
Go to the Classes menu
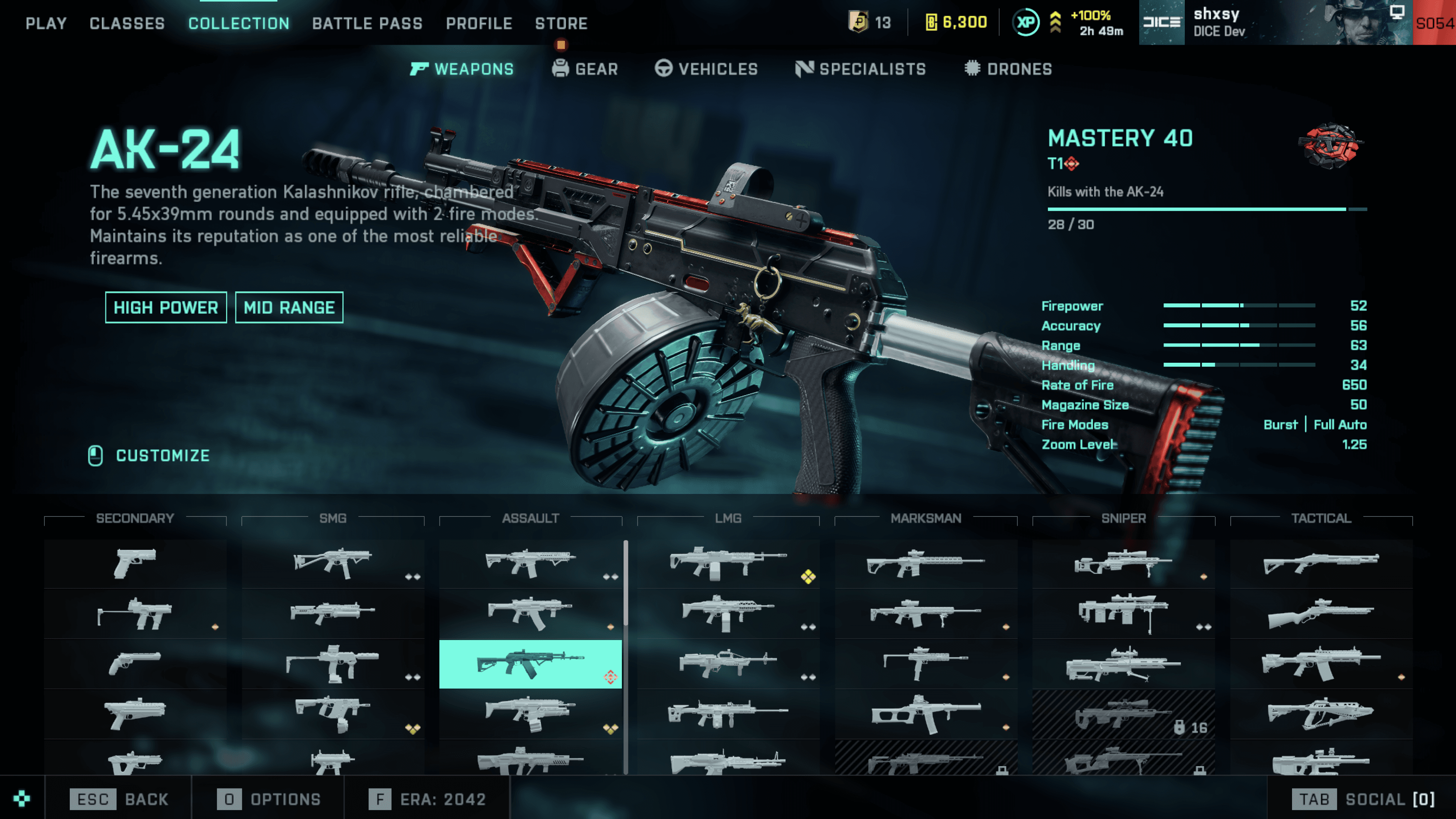coord(127,23)
